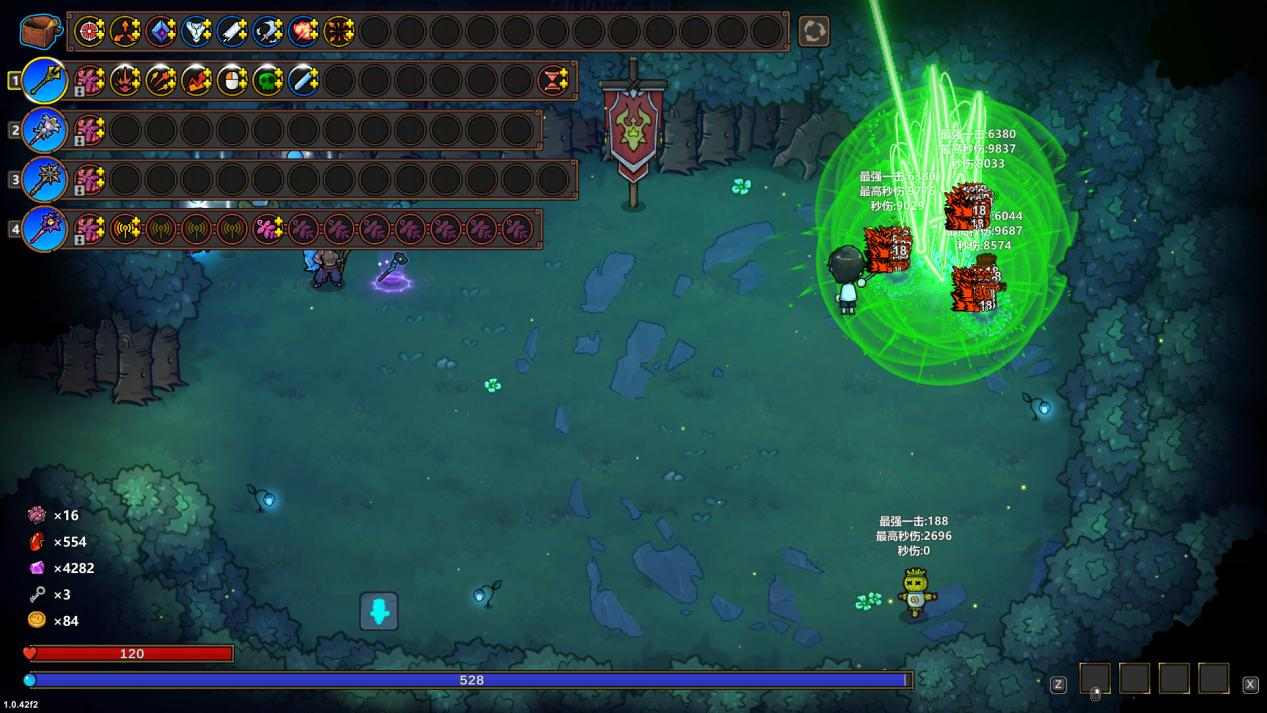The width and height of the screenshot is (1267, 713).
Task: Select the green skull spell on wand 1
Action: point(267,80)
